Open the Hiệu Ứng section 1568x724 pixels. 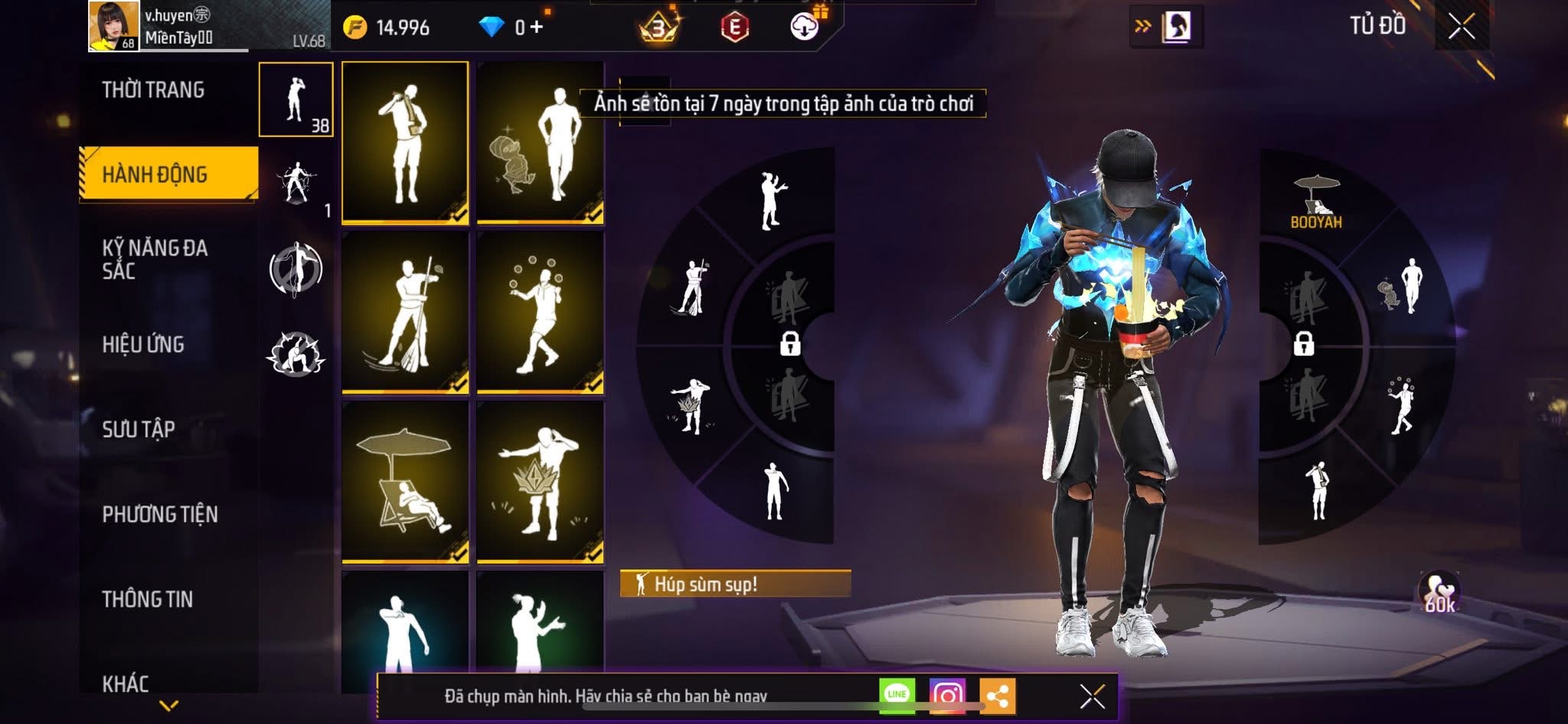pos(143,345)
